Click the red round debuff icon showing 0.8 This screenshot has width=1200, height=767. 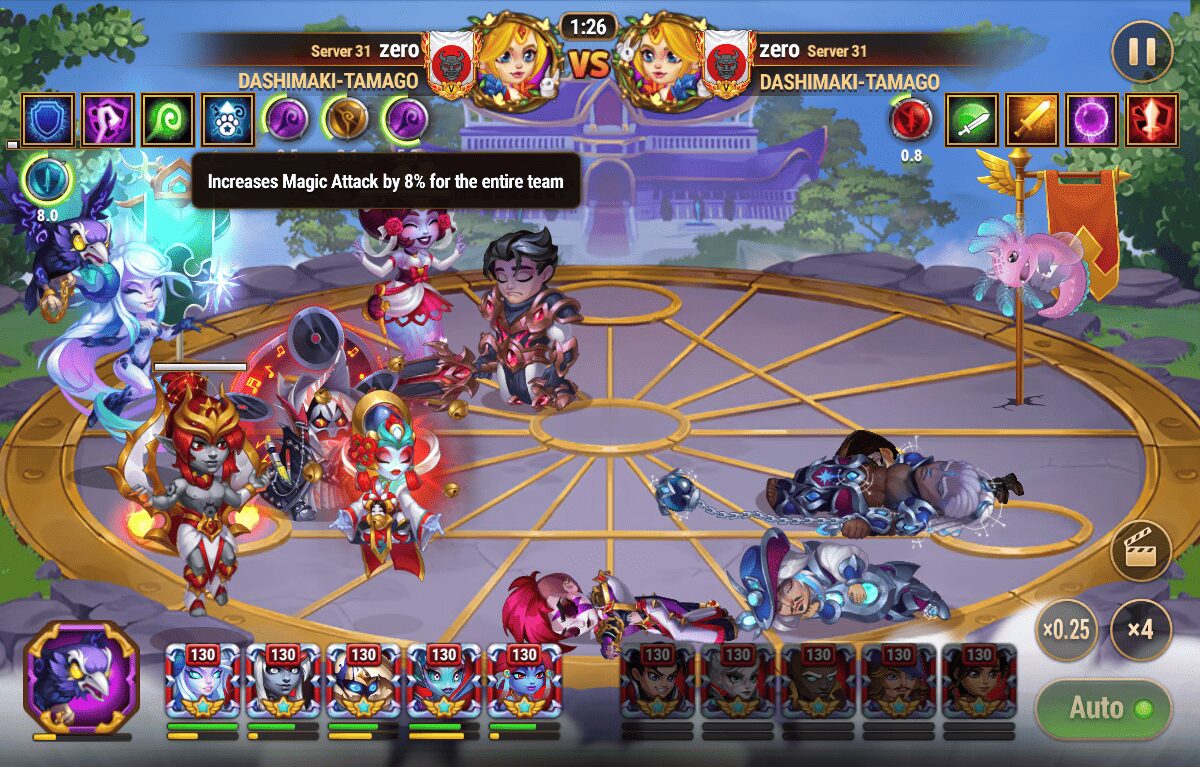coord(911,120)
